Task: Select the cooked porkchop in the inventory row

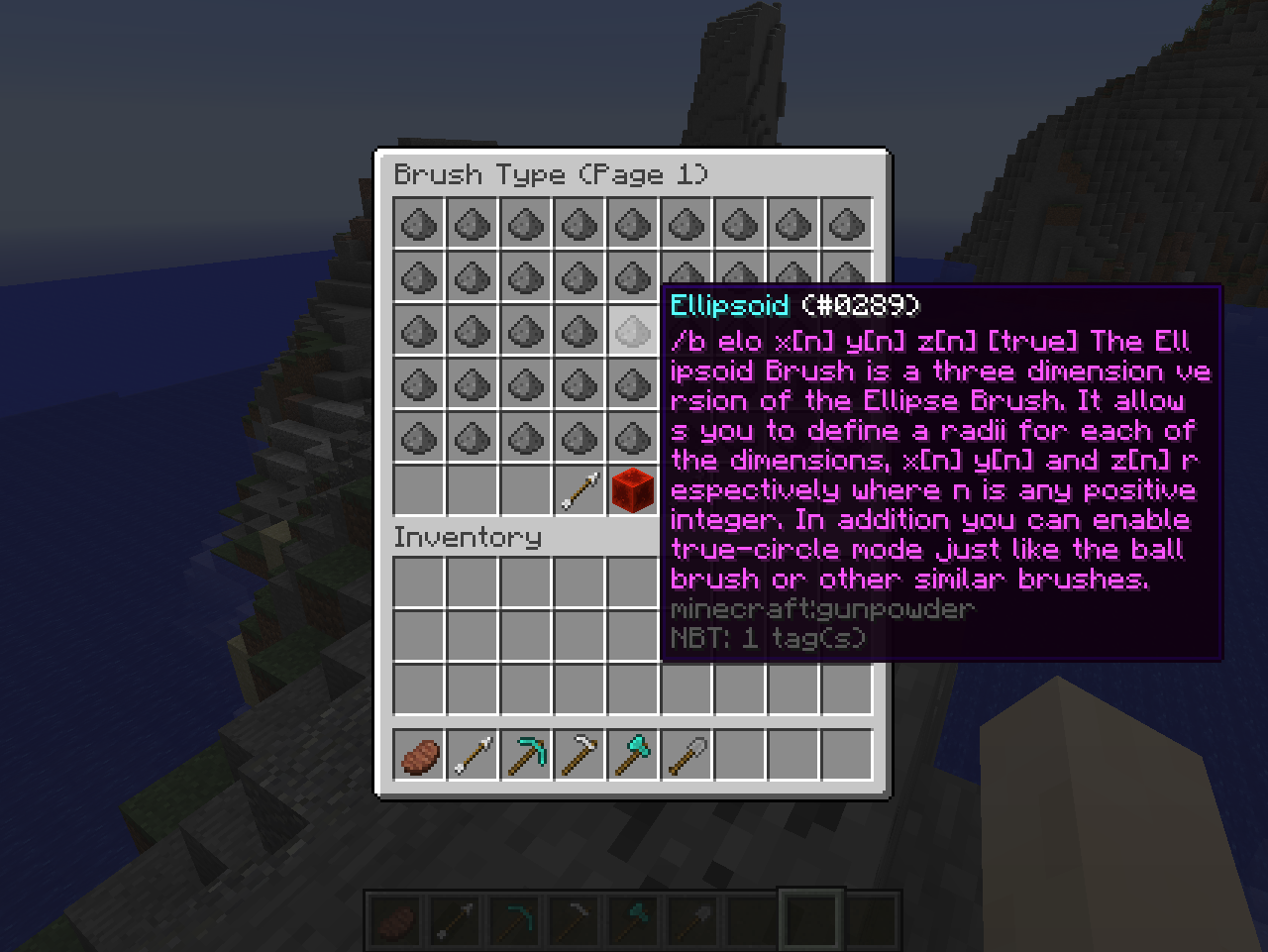Action: (417, 753)
